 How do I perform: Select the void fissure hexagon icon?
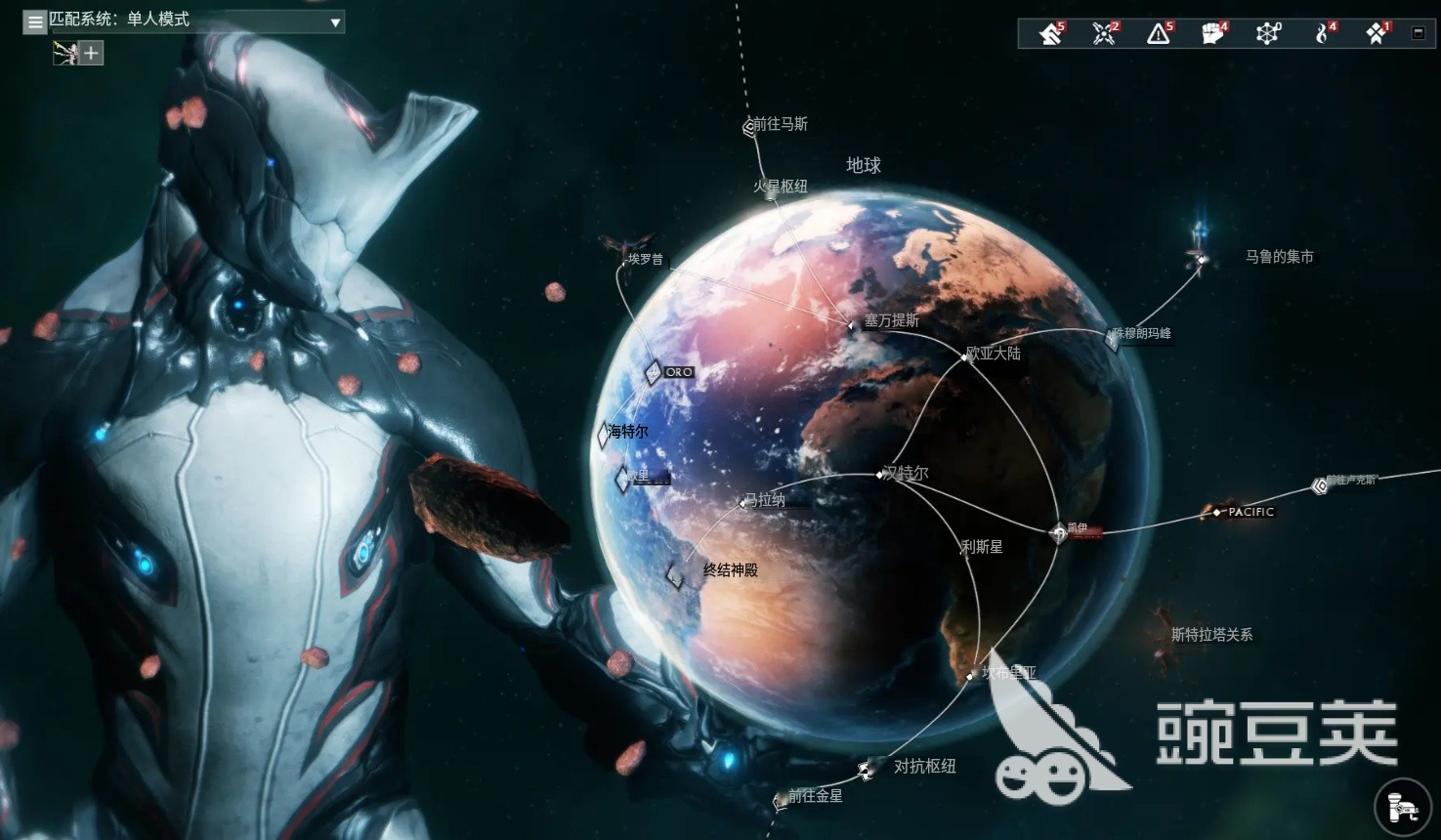tap(1268, 33)
